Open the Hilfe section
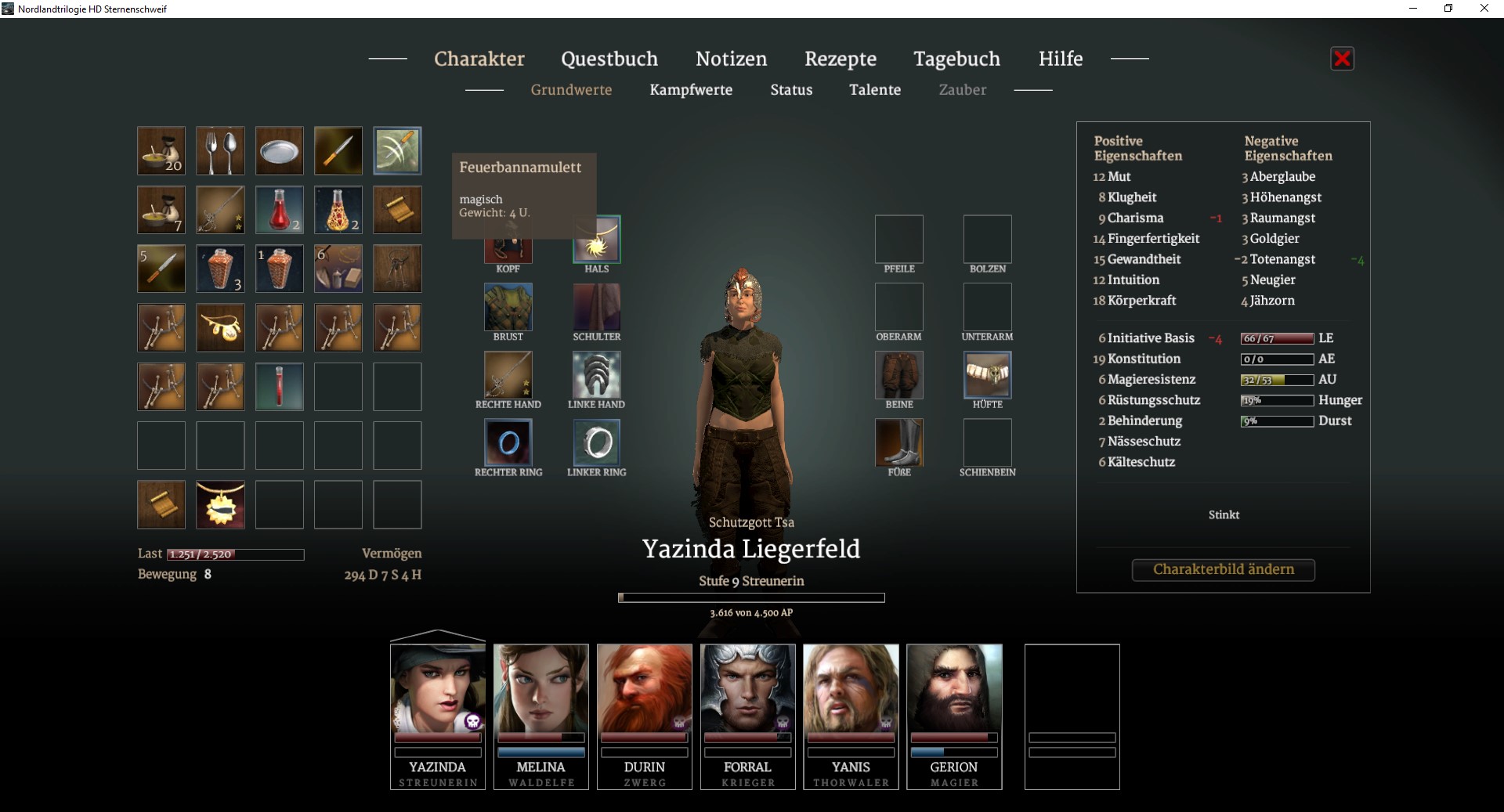 (x=1060, y=59)
